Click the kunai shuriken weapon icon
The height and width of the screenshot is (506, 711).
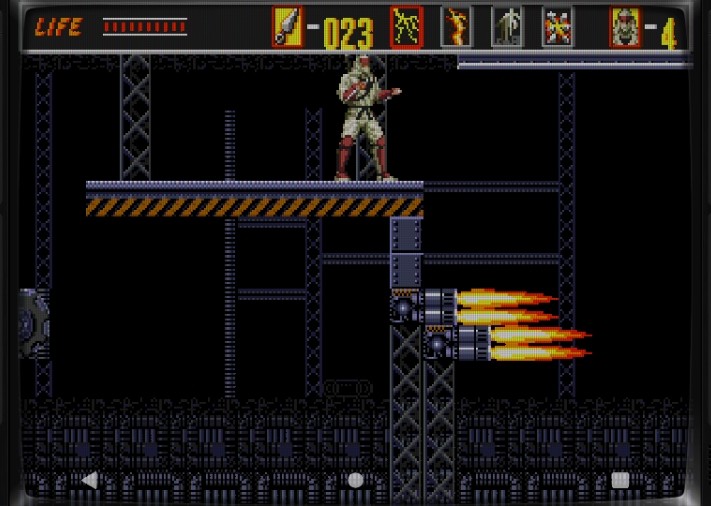click(x=287, y=27)
